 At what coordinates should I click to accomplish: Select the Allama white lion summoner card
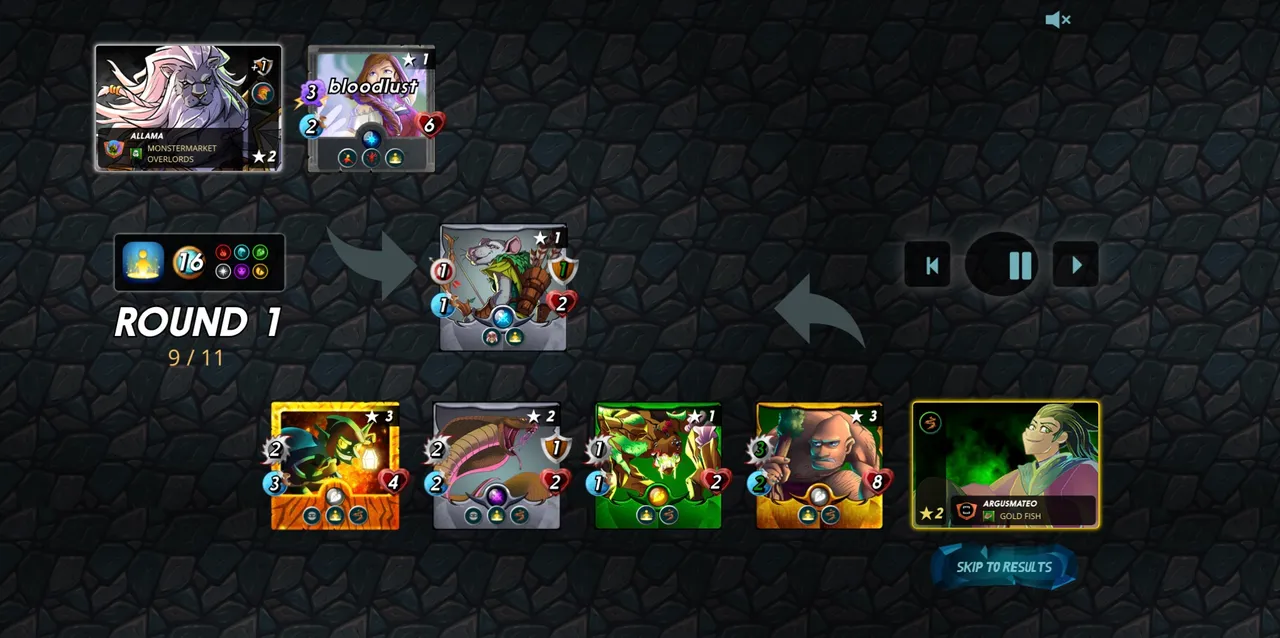click(188, 108)
